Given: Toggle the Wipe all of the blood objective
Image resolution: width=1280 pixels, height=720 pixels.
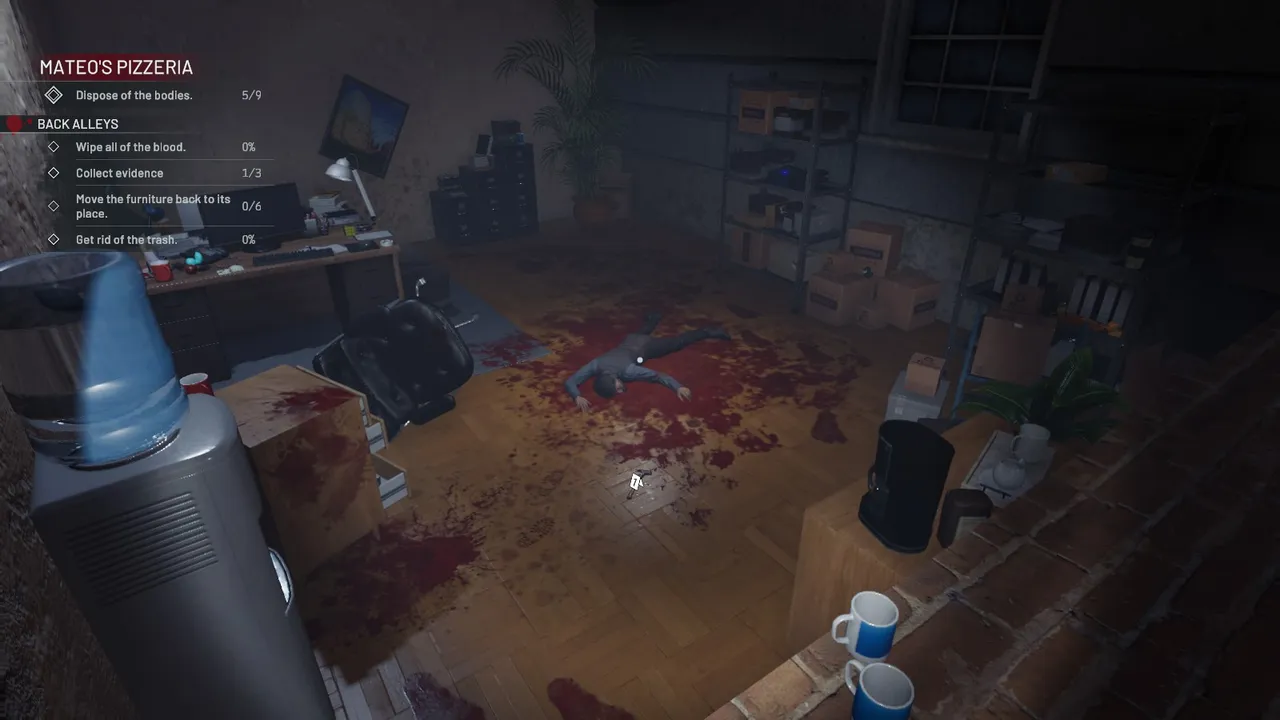Looking at the screenshot, I should point(130,147).
